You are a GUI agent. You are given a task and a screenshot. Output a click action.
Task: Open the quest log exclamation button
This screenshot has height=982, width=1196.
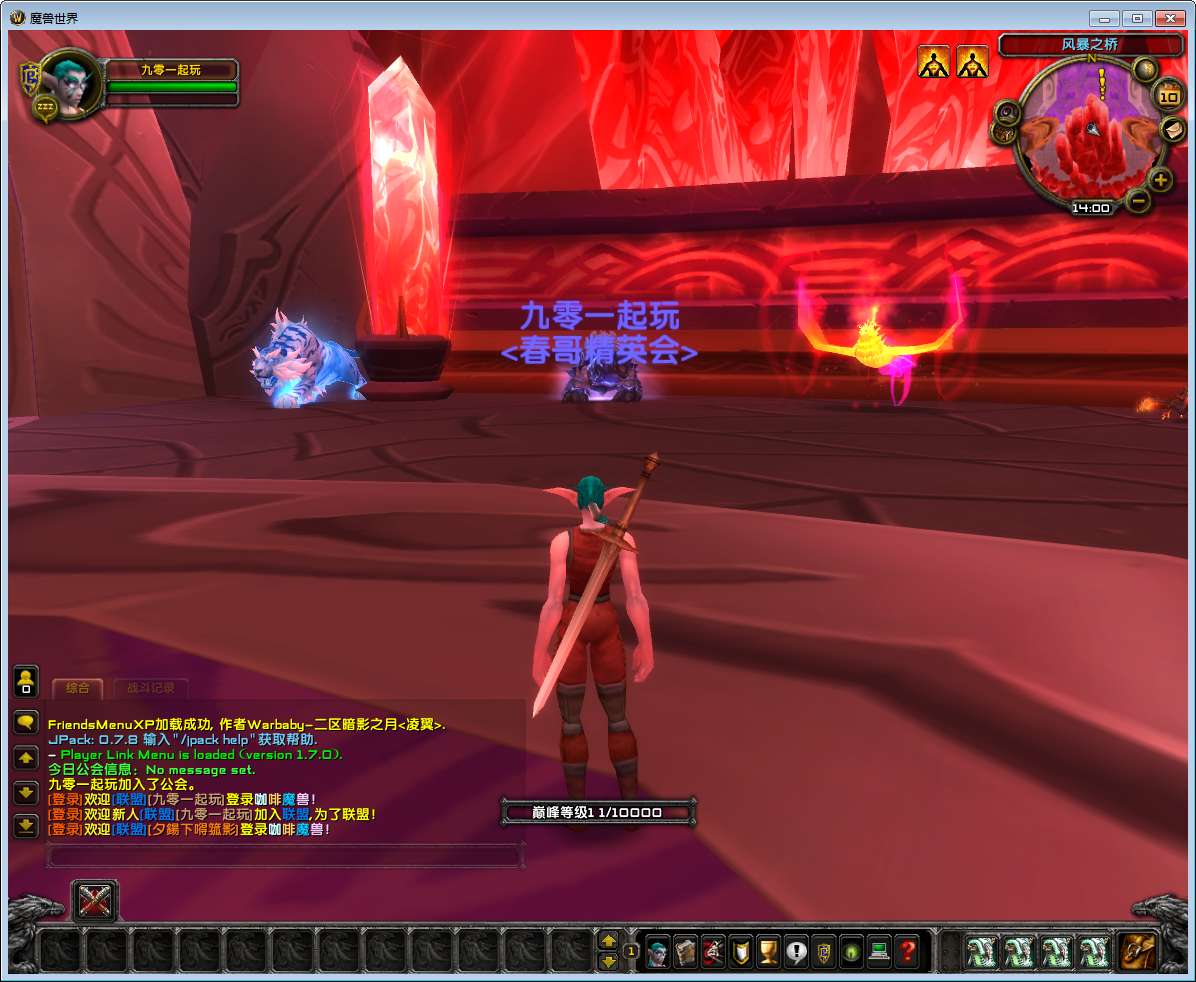796,950
